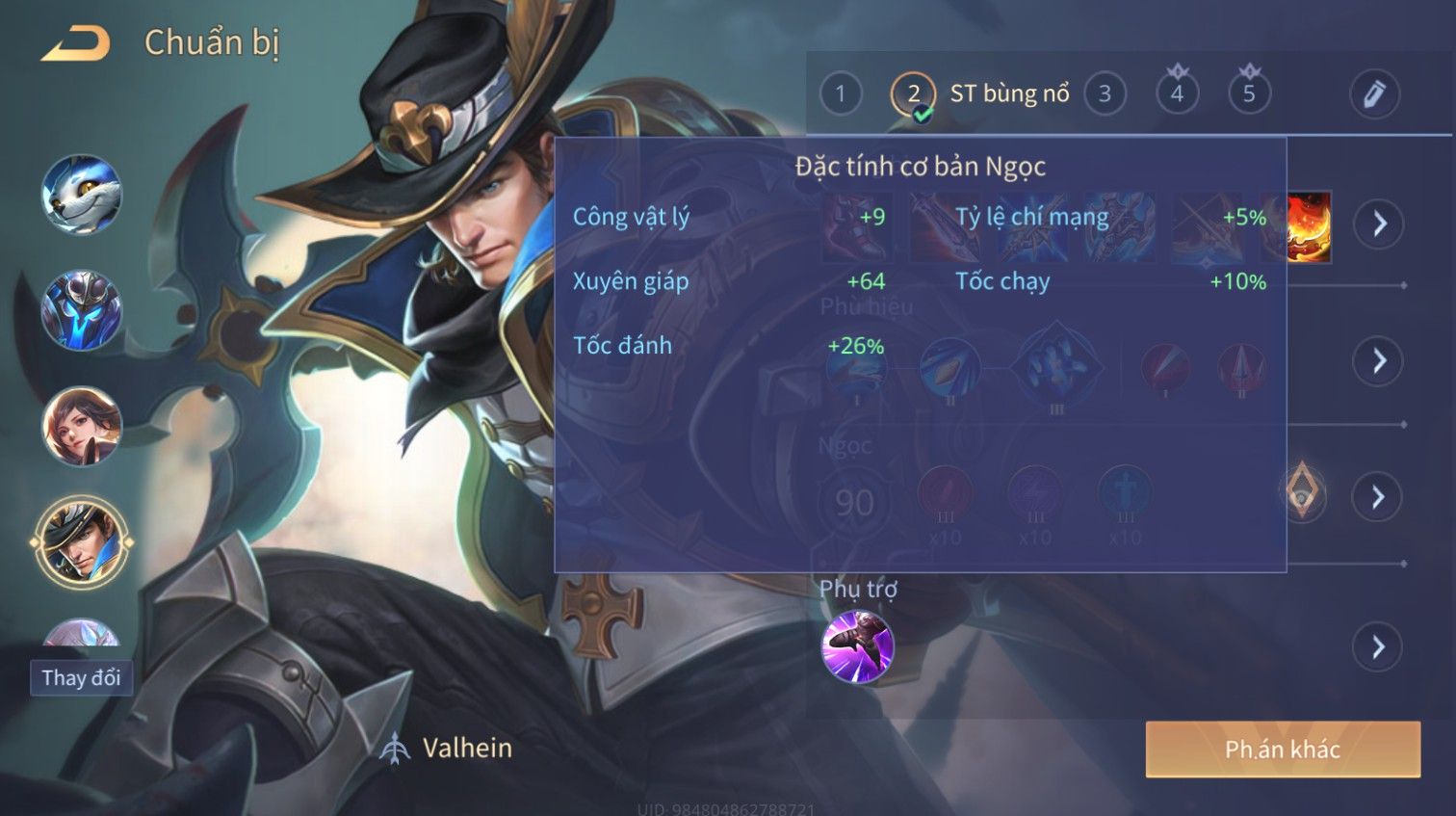This screenshot has height=816, width=1456.
Task: Select the flame equipment item icon
Action: [1309, 226]
